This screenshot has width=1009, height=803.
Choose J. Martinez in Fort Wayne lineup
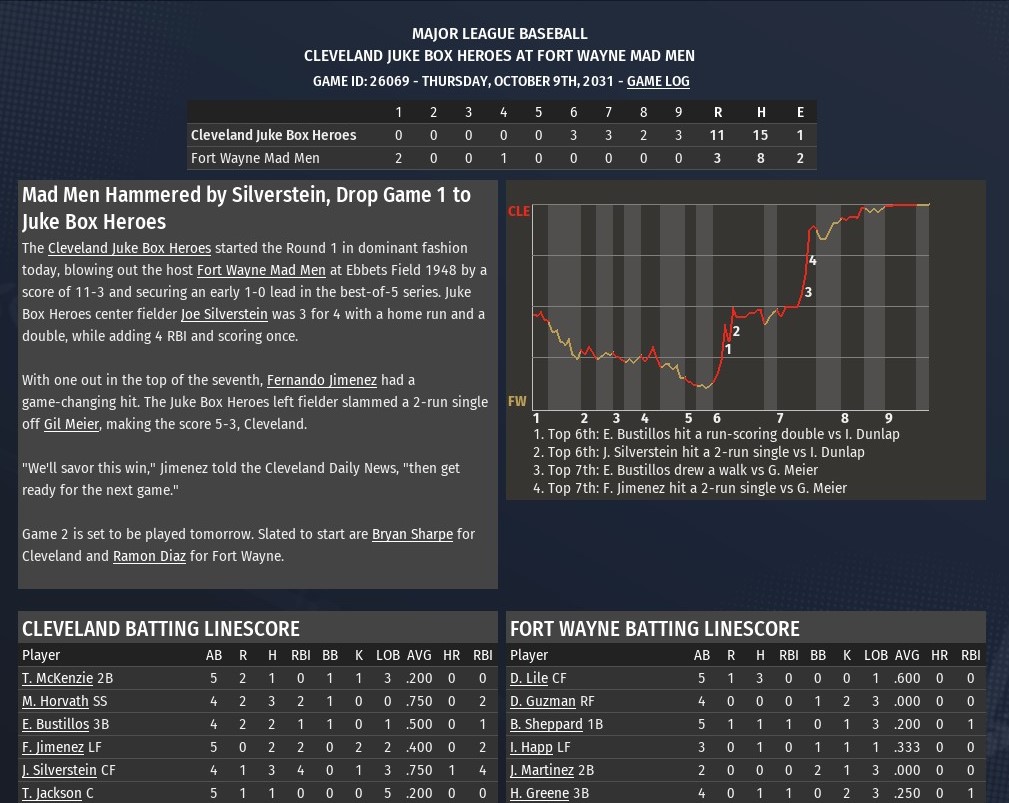coord(543,770)
